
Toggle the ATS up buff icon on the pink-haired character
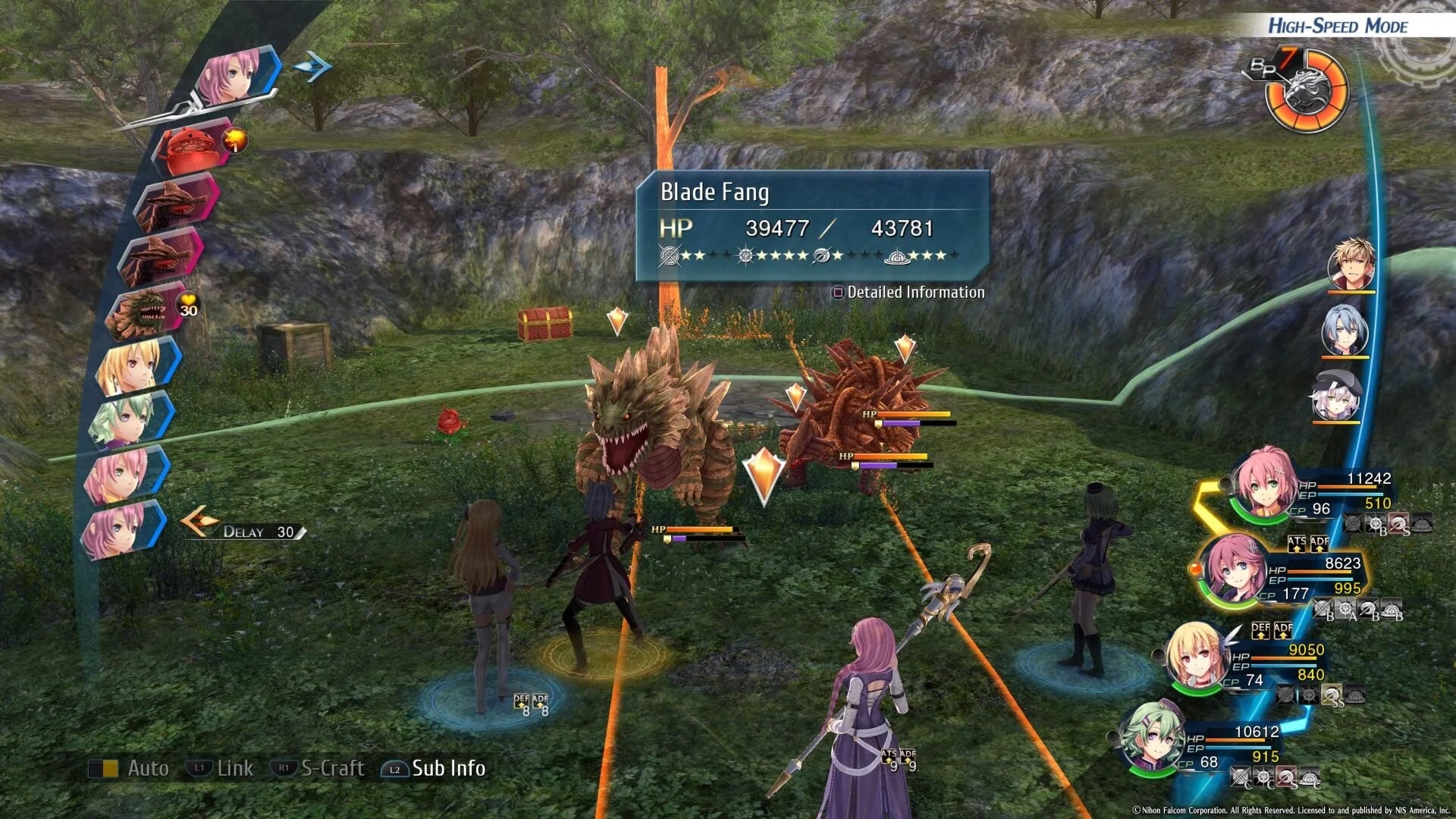[x=1297, y=544]
